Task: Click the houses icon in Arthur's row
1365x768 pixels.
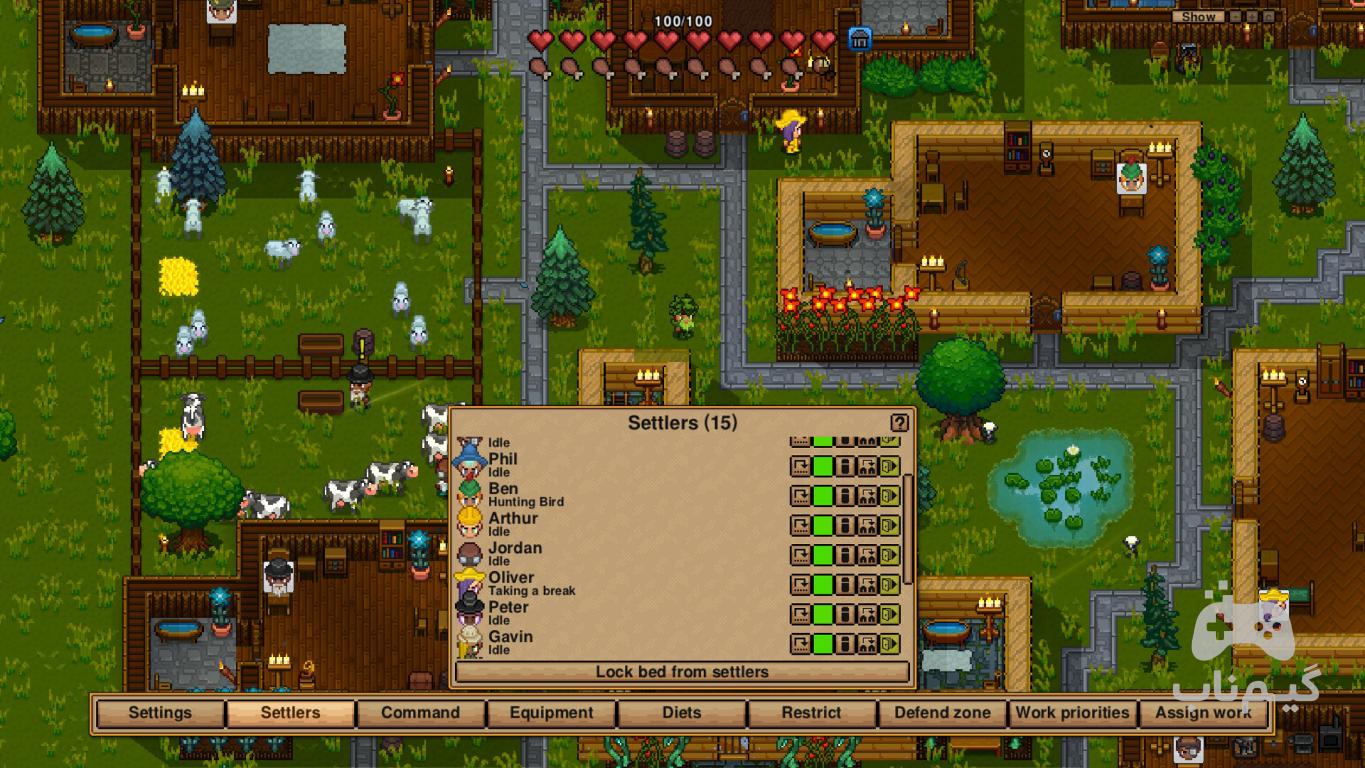Action: (867, 525)
